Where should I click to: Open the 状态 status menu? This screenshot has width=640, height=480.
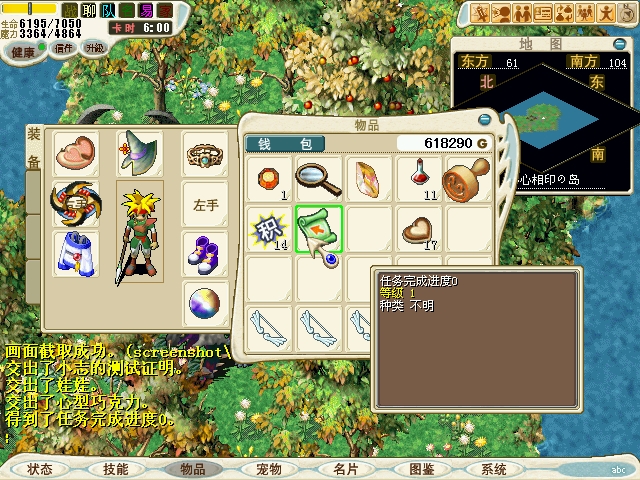[x=40, y=468]
